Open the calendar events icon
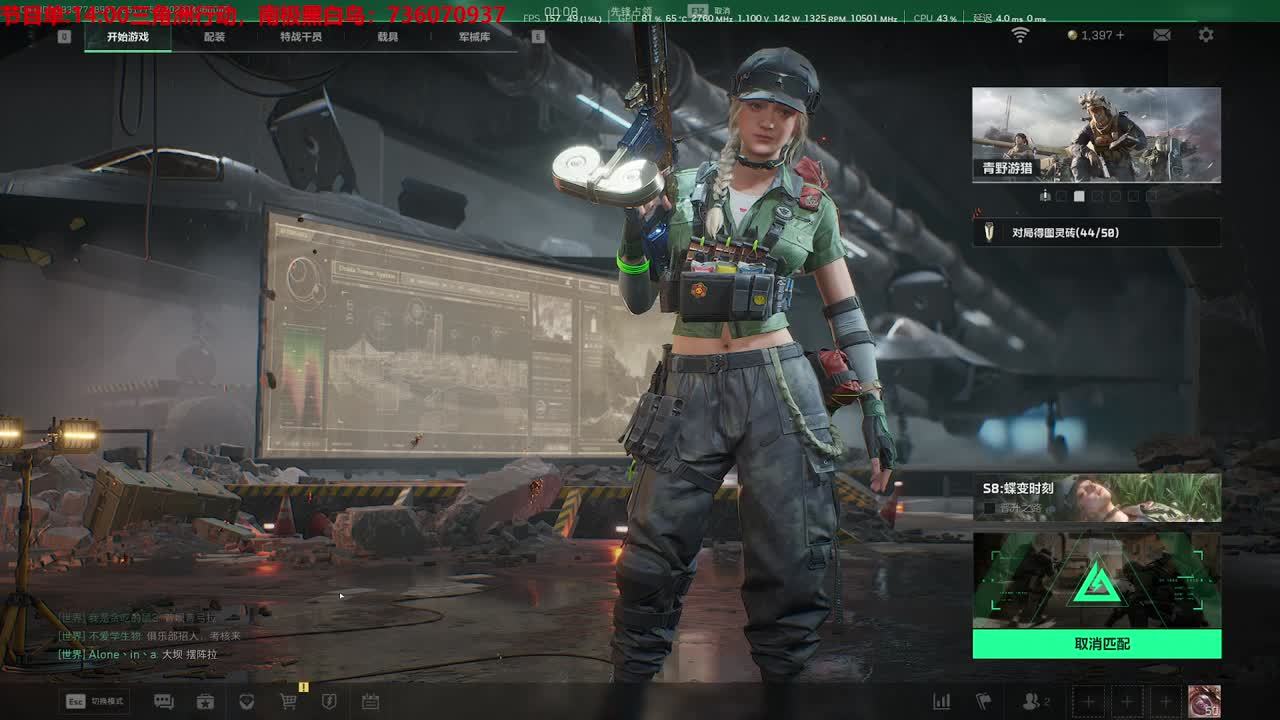The image size is (1280, 720). (x=370, y=702)
